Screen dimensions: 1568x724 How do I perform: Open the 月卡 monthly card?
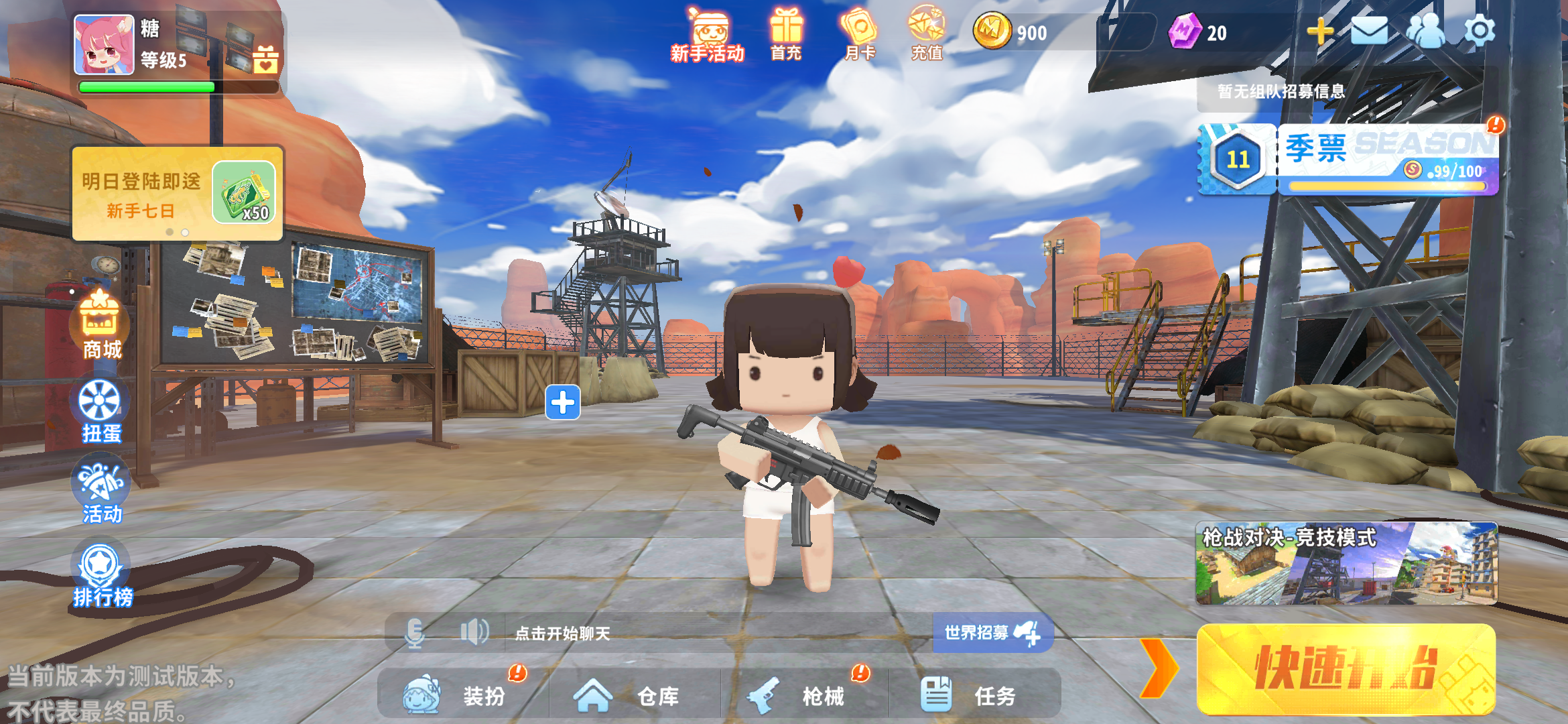point(860,35)
